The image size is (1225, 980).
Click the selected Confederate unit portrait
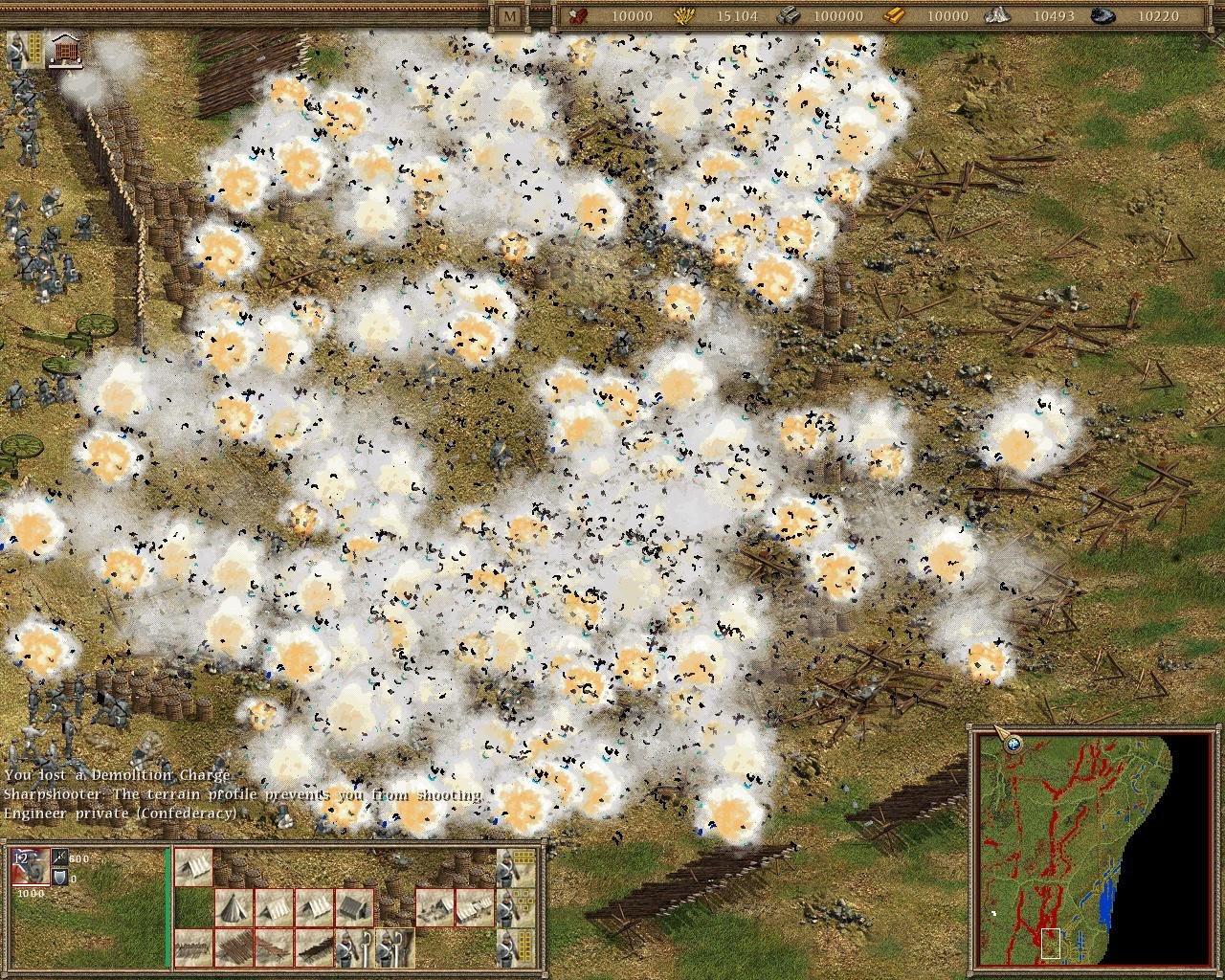click(30, 868)
